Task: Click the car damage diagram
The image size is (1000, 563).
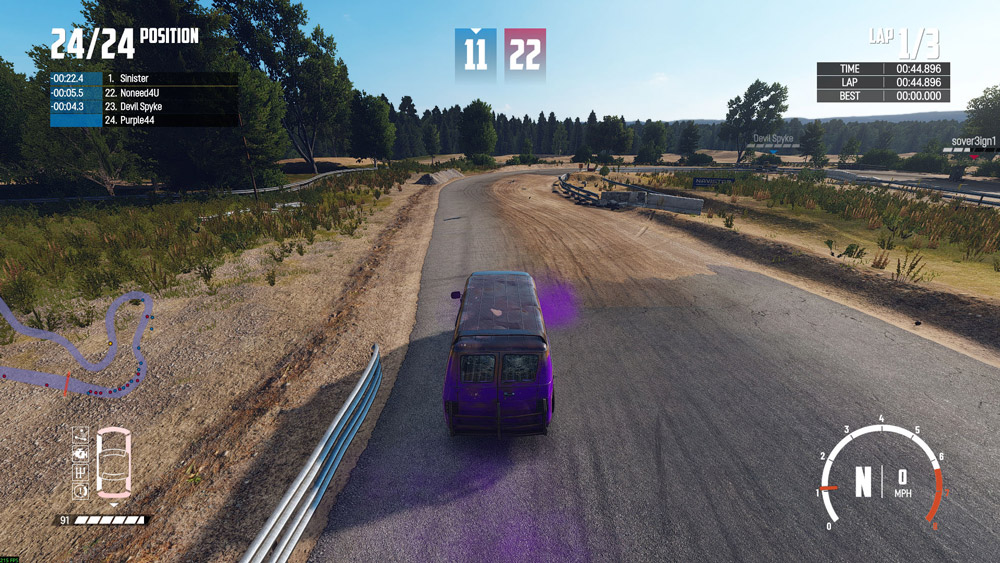Action: click(112, 463)
